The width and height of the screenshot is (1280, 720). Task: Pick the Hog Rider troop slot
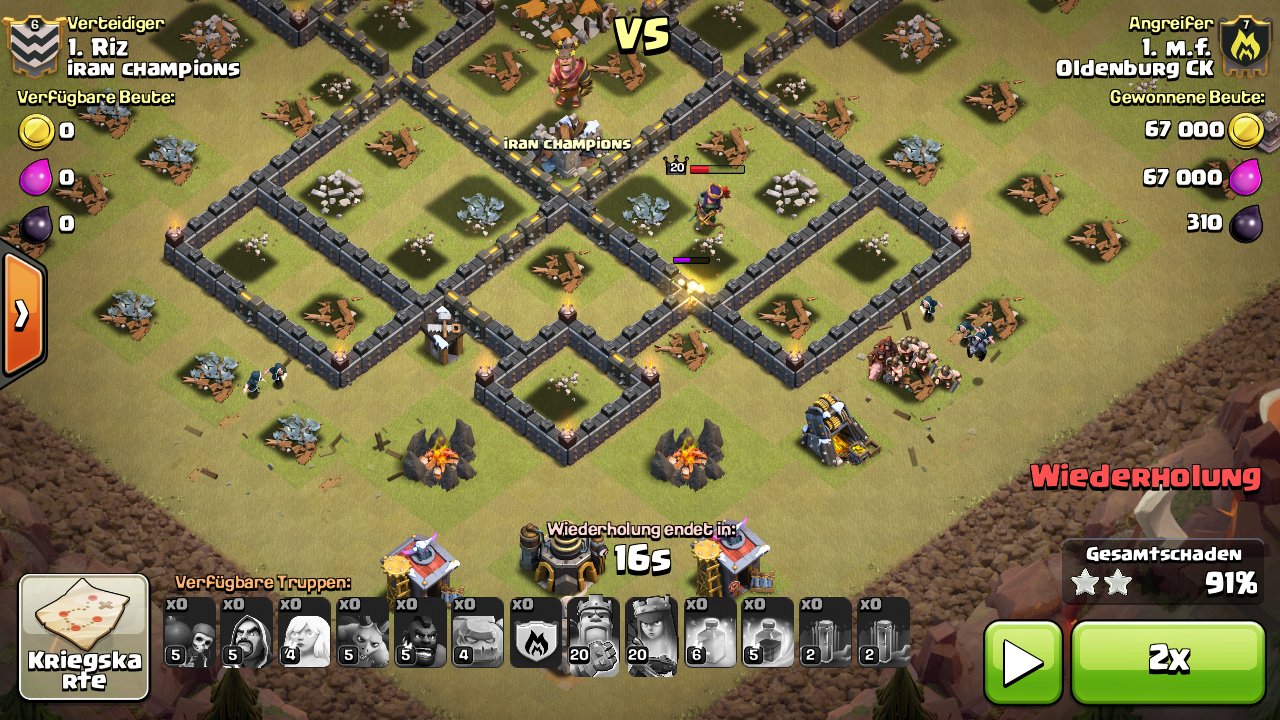pyautogui.click(x=419, y=633)
